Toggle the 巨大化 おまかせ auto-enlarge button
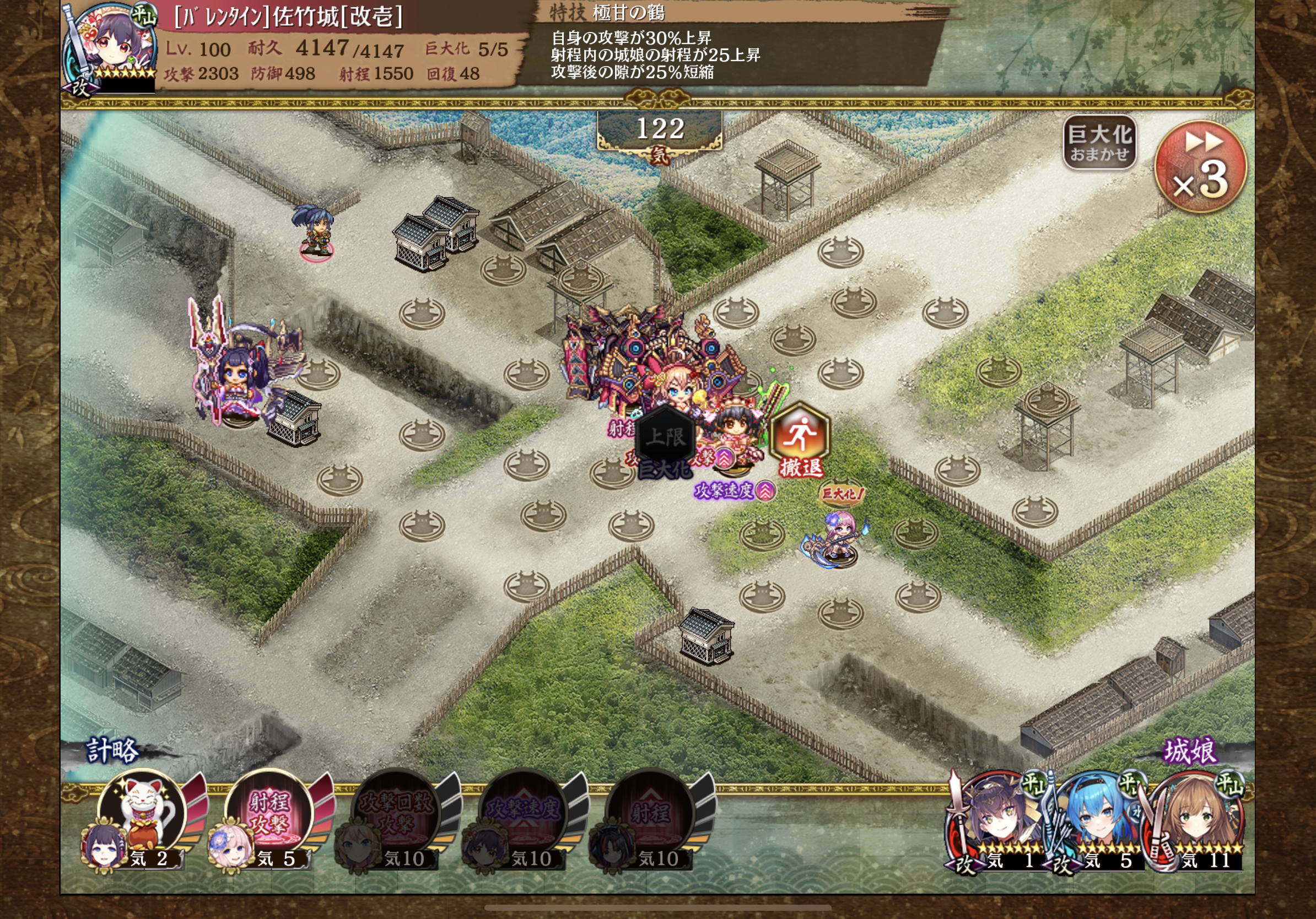The image size is (1316, 919). (x=1099, y=143)
